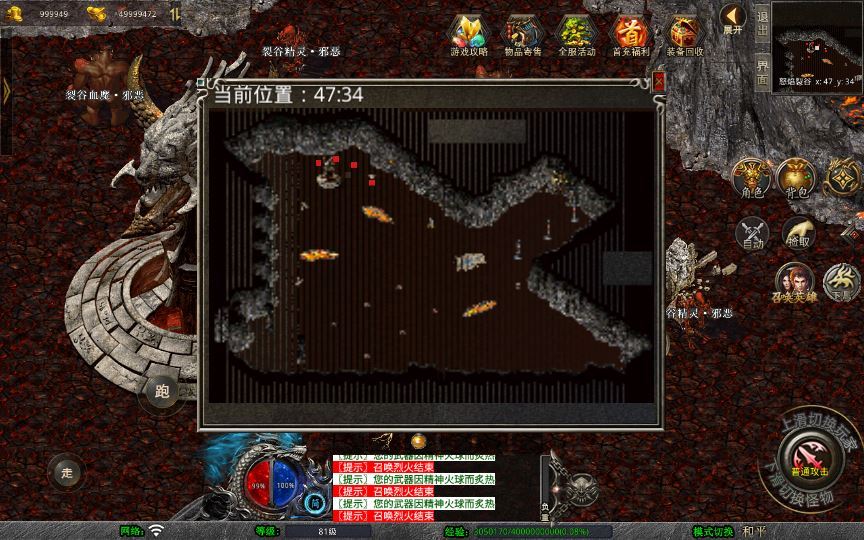The image size is (864, 540).
Task: Open the 物品寄售 consignment shop
Action: click(522, 34)
